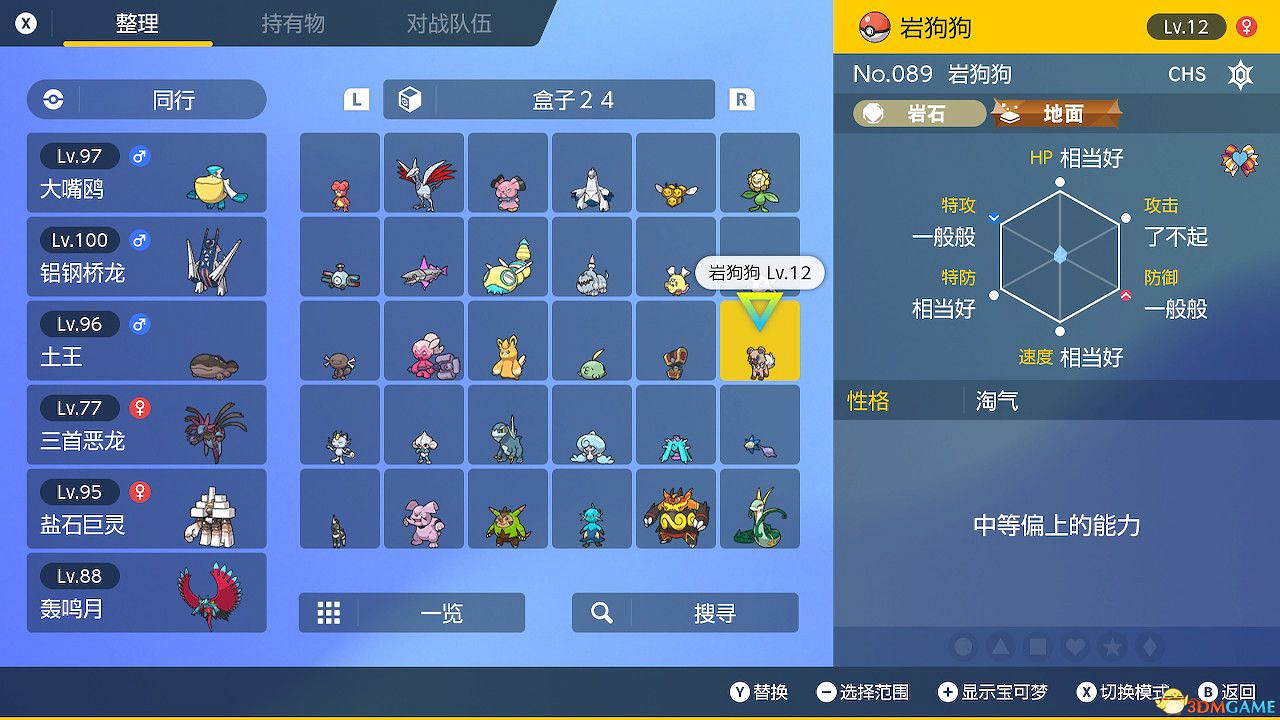The height and width of the screenshot is (720, 1280).
Task: Toggle the star mark for Rockruff
Action: (1111, 647)
